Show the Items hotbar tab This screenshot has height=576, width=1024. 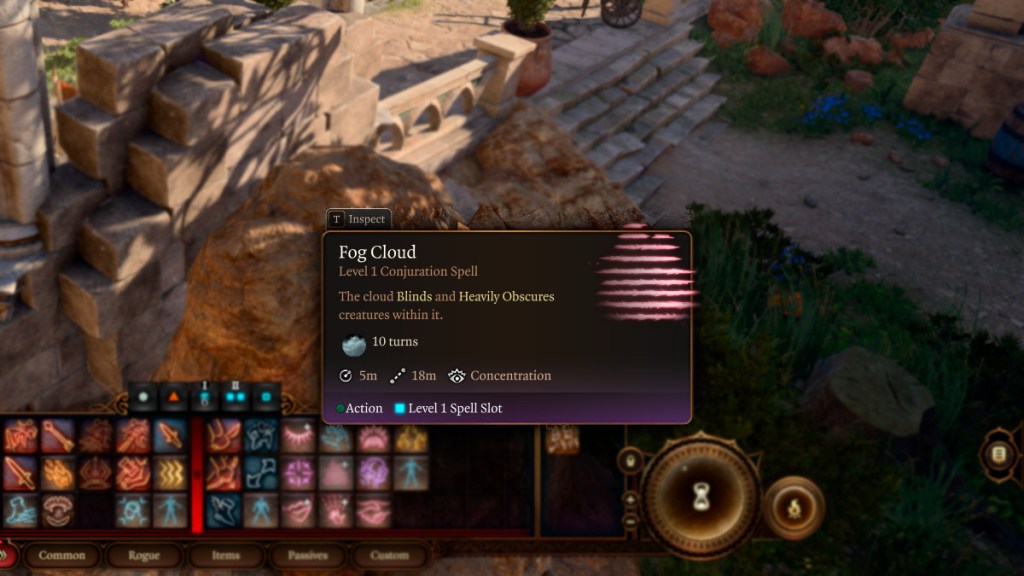tap(225, 555)
